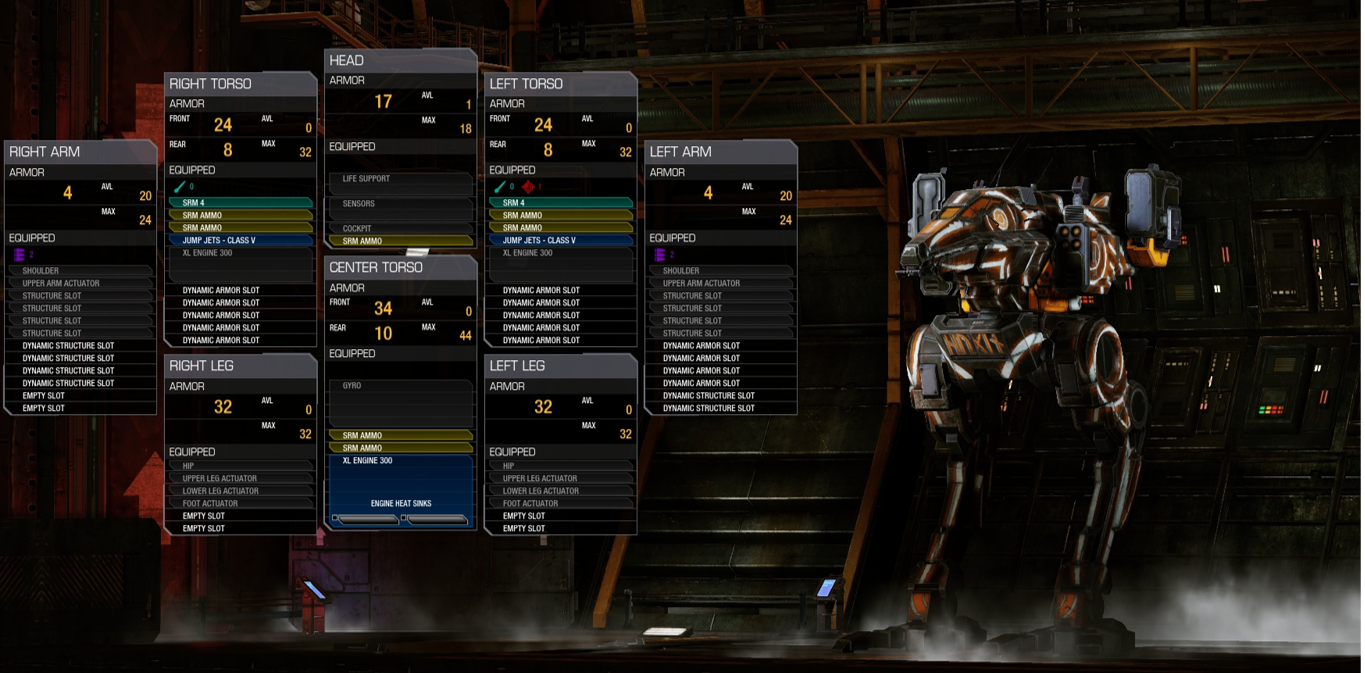Pick the Right Torso Jump Jets Class V
This screenshot has height=673, width=1365.
point(240,240)
